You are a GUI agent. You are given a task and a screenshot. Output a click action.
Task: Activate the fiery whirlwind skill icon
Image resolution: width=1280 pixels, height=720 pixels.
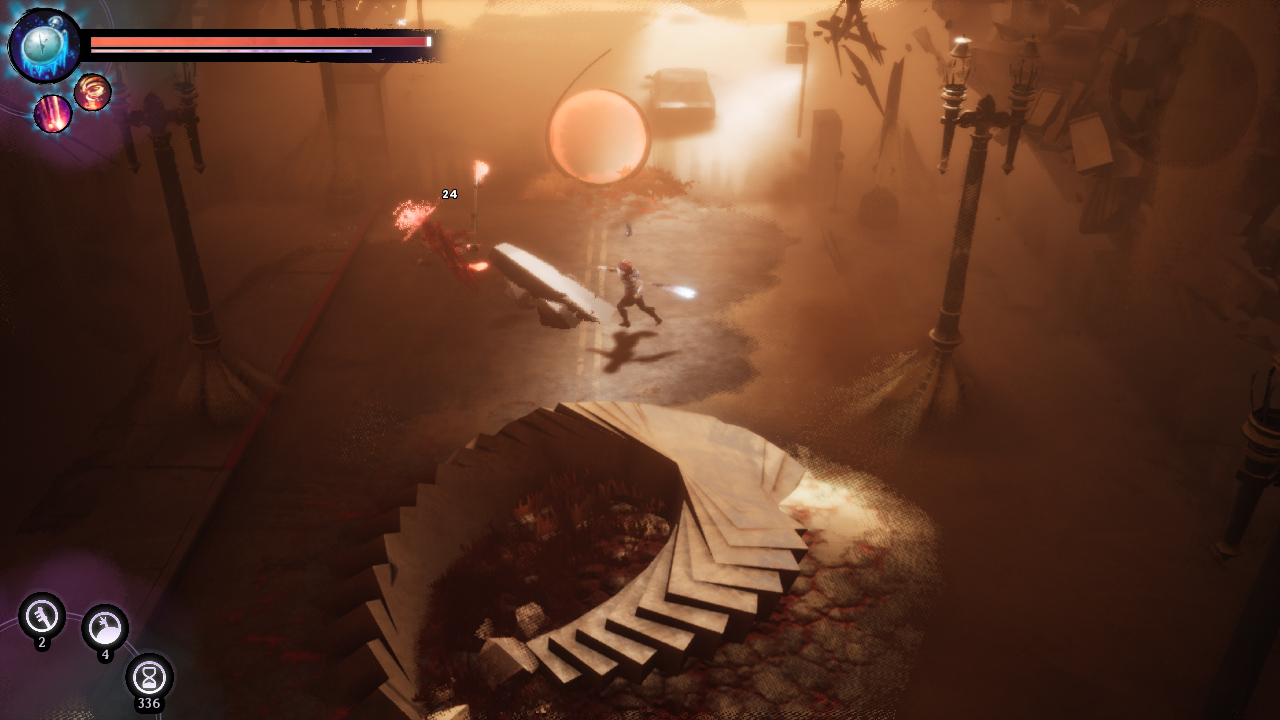pos(93,92)
